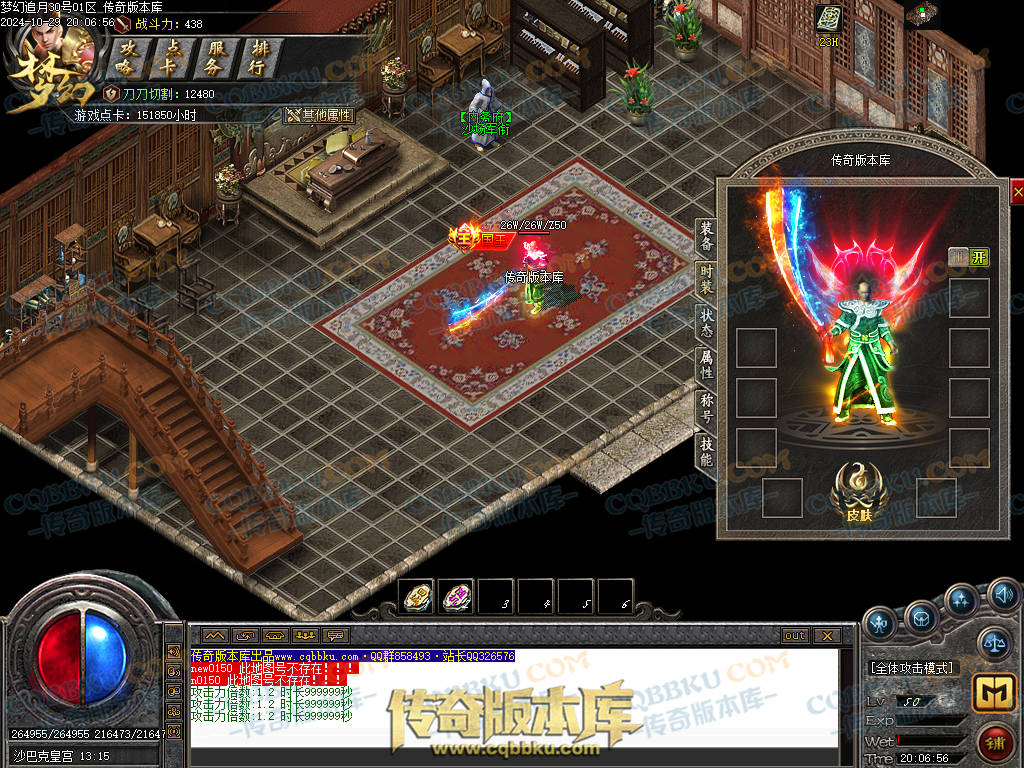Select the 时装 fashion tab

[706, 279]
